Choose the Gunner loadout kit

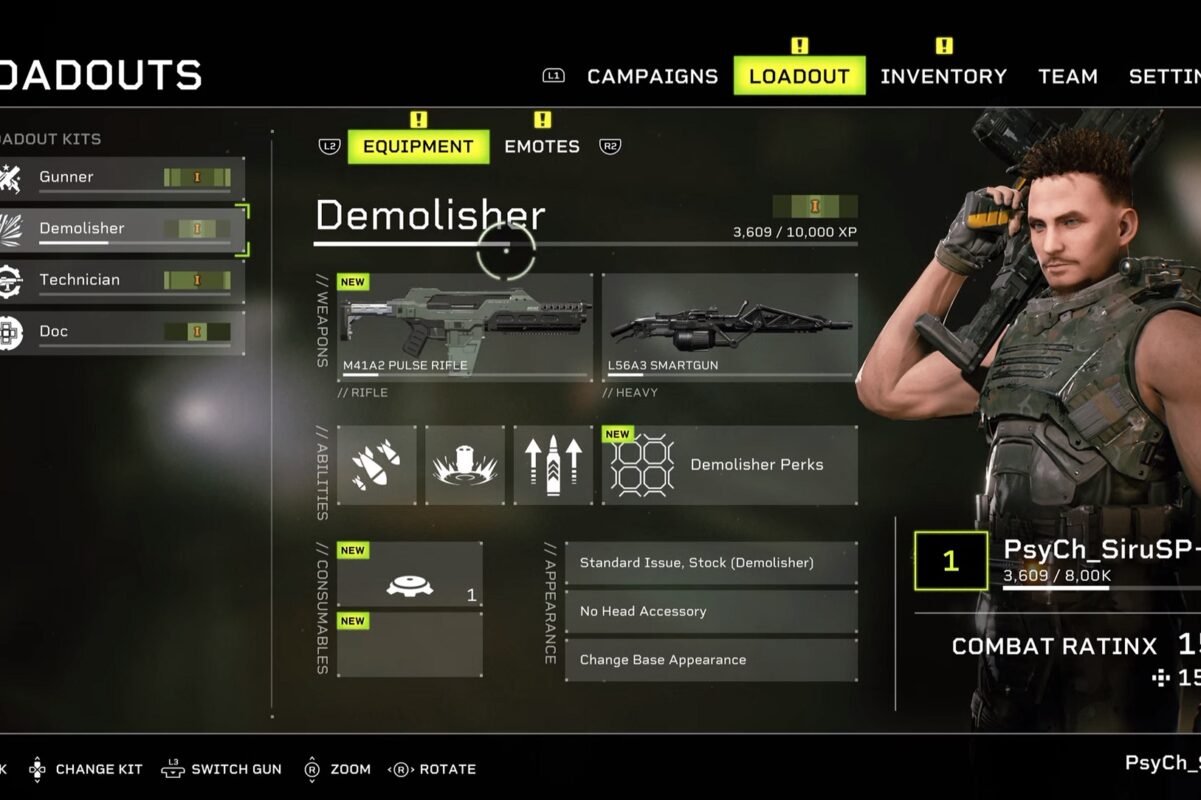pyautogui.click(x=122, y=178)
